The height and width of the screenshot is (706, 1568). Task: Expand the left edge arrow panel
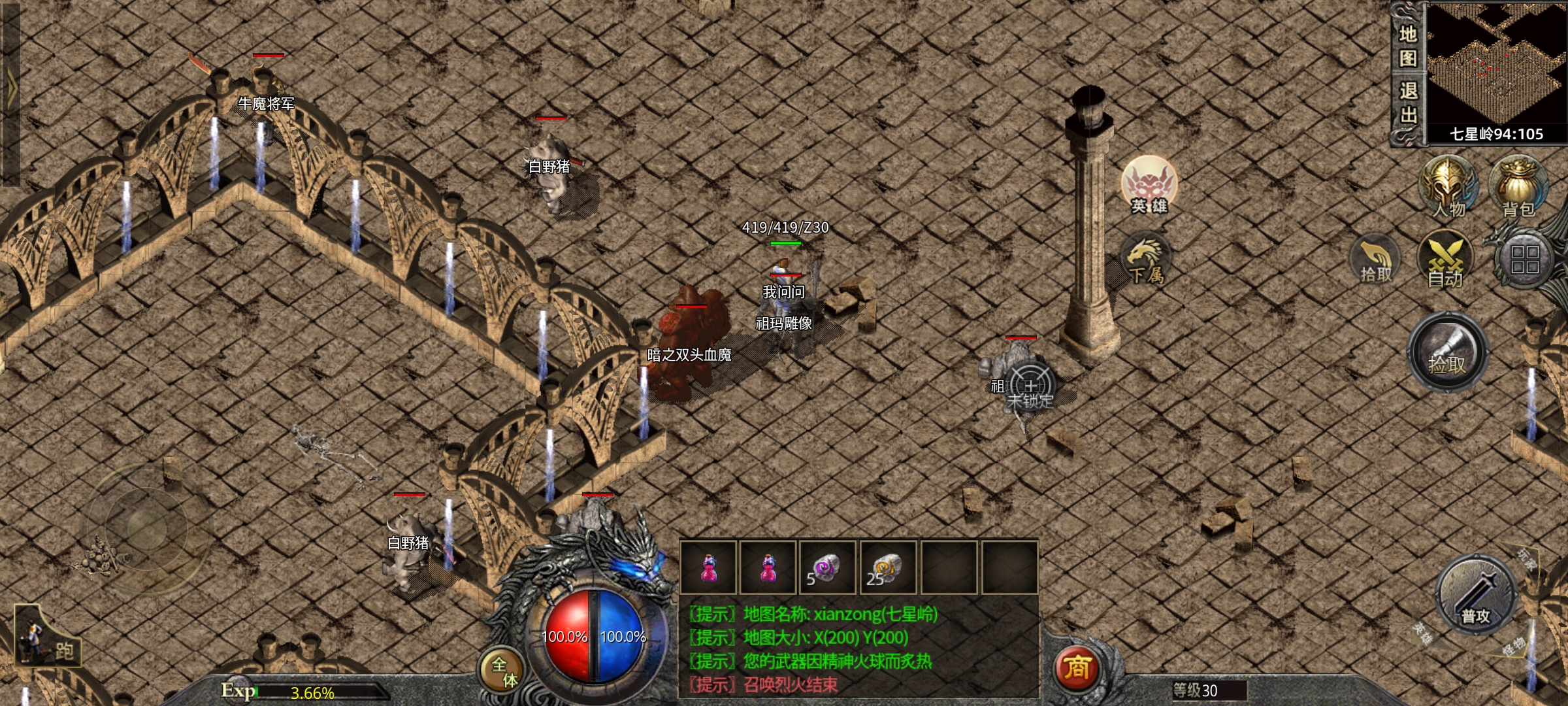coord(11,88)
